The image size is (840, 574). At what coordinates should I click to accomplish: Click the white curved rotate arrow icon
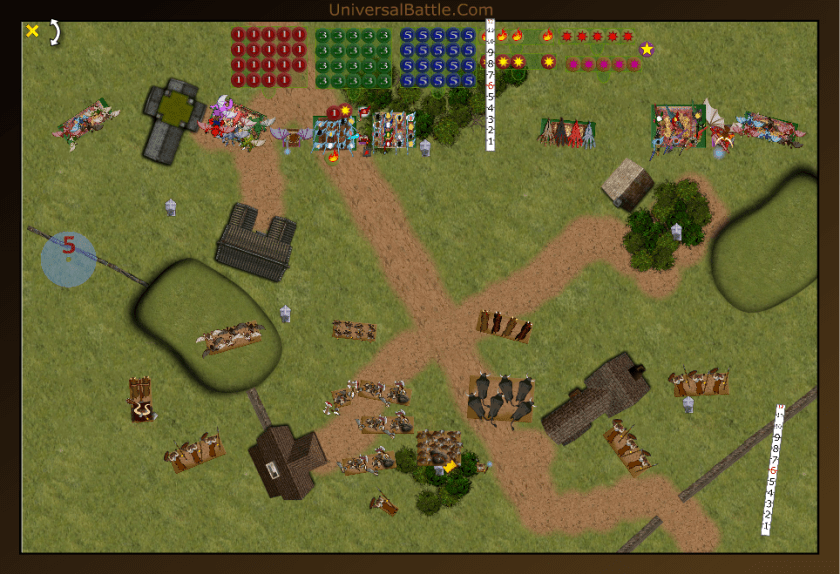coord(55,32)
